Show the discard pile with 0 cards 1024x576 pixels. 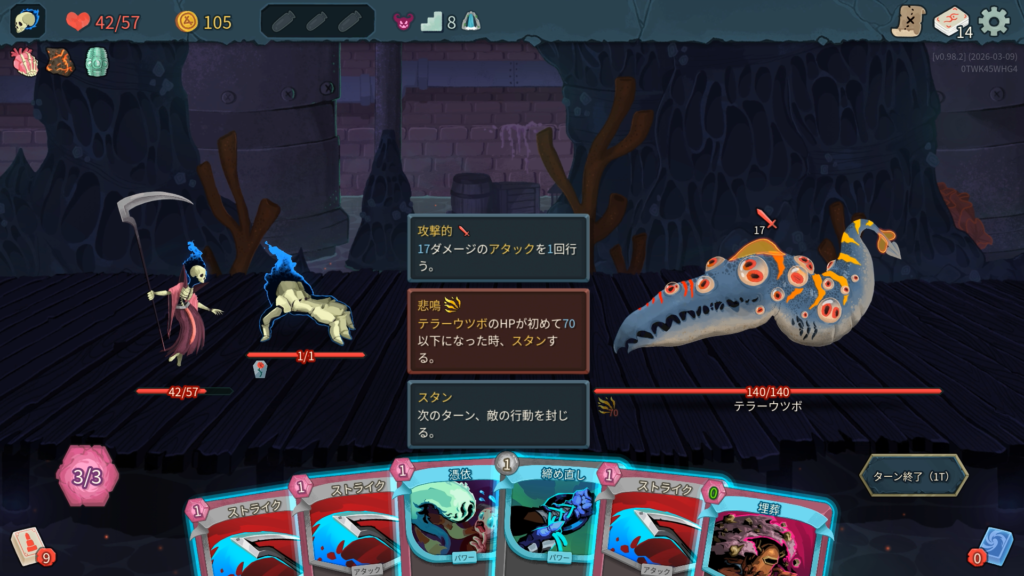(x=991, y=546)
